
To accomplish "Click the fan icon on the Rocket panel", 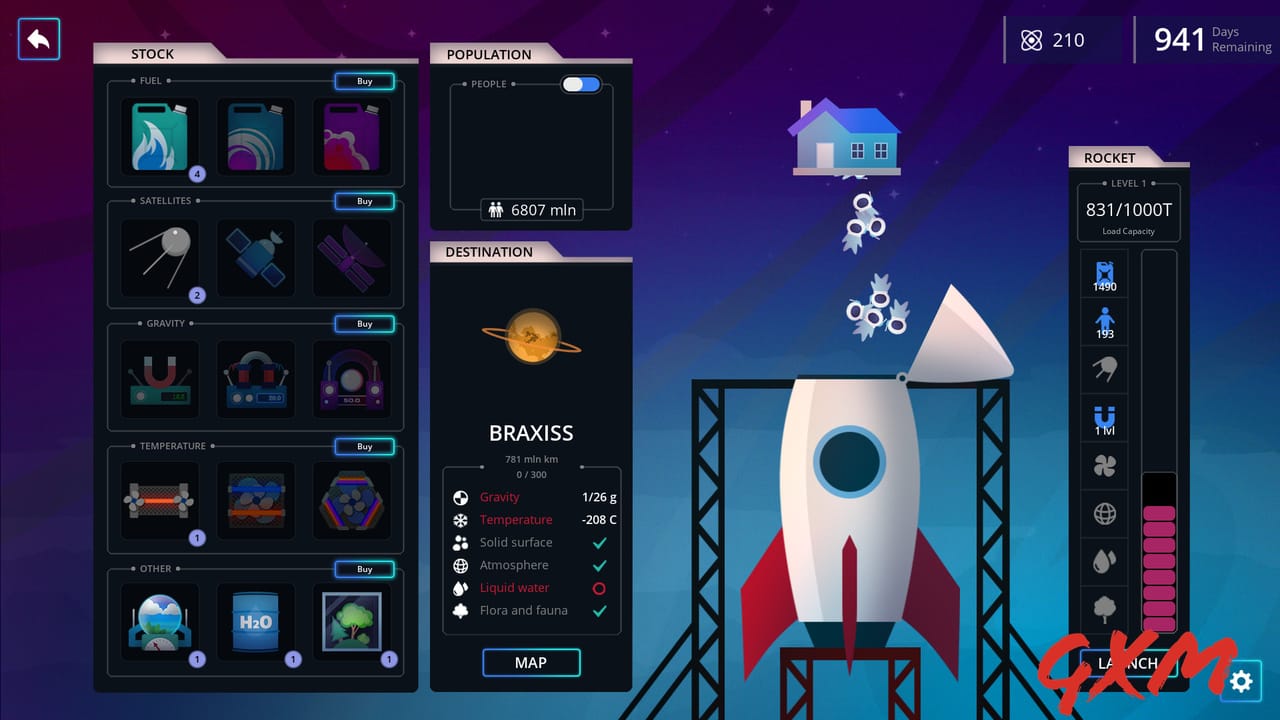I will (1104, 466).
